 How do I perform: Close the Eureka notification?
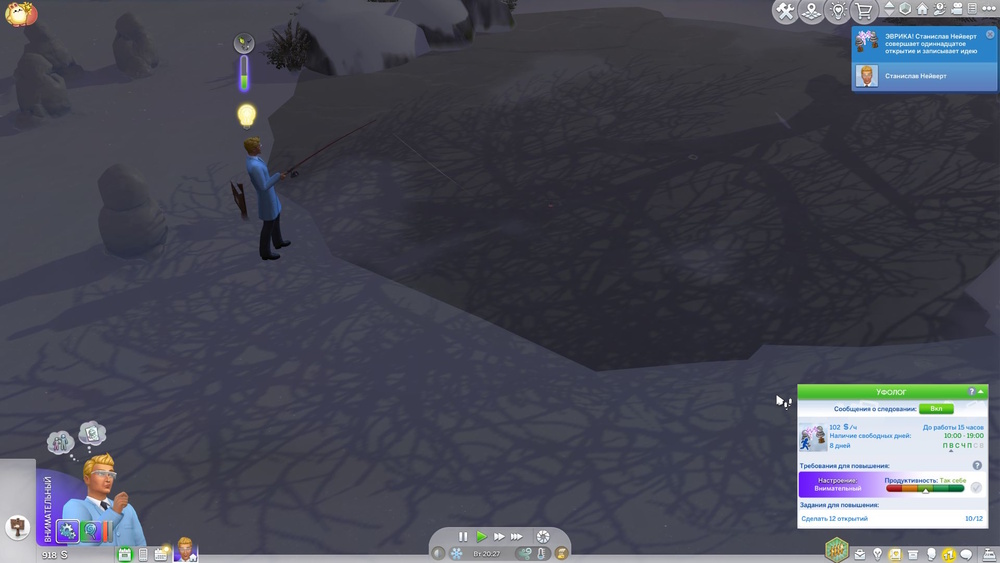990,34
